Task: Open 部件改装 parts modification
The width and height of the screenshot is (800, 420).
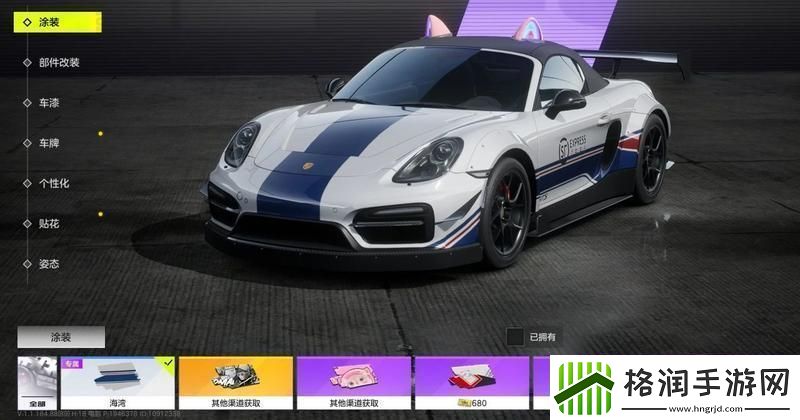Action: point(58,62)
